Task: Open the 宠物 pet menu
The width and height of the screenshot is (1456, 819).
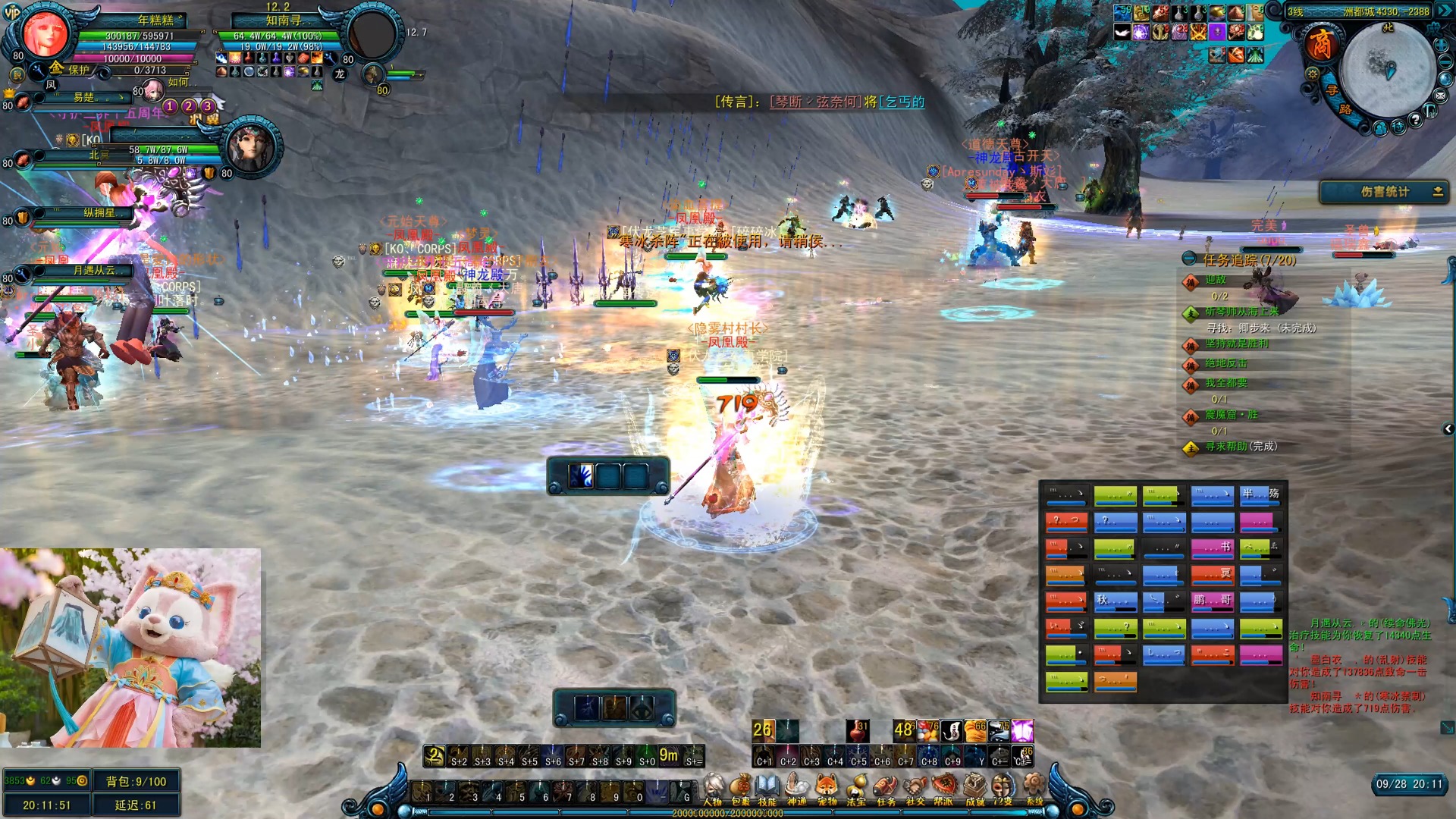Action: tap(827, 789)
